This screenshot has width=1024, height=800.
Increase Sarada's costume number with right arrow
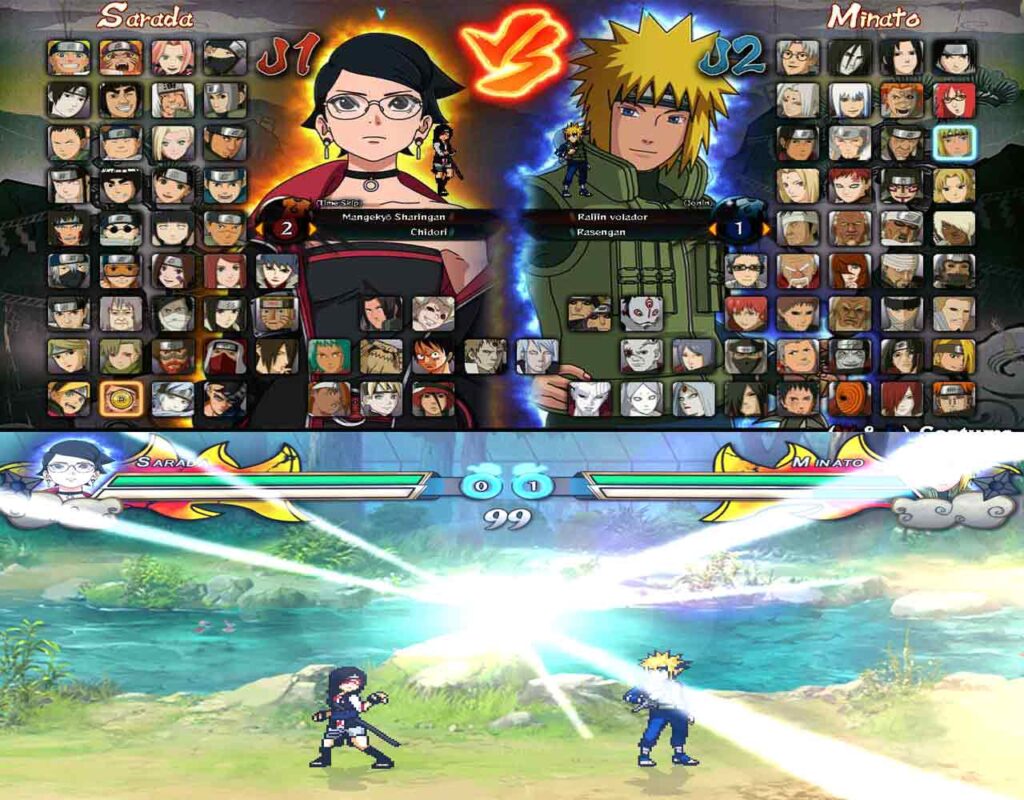[x=312, y=229]
